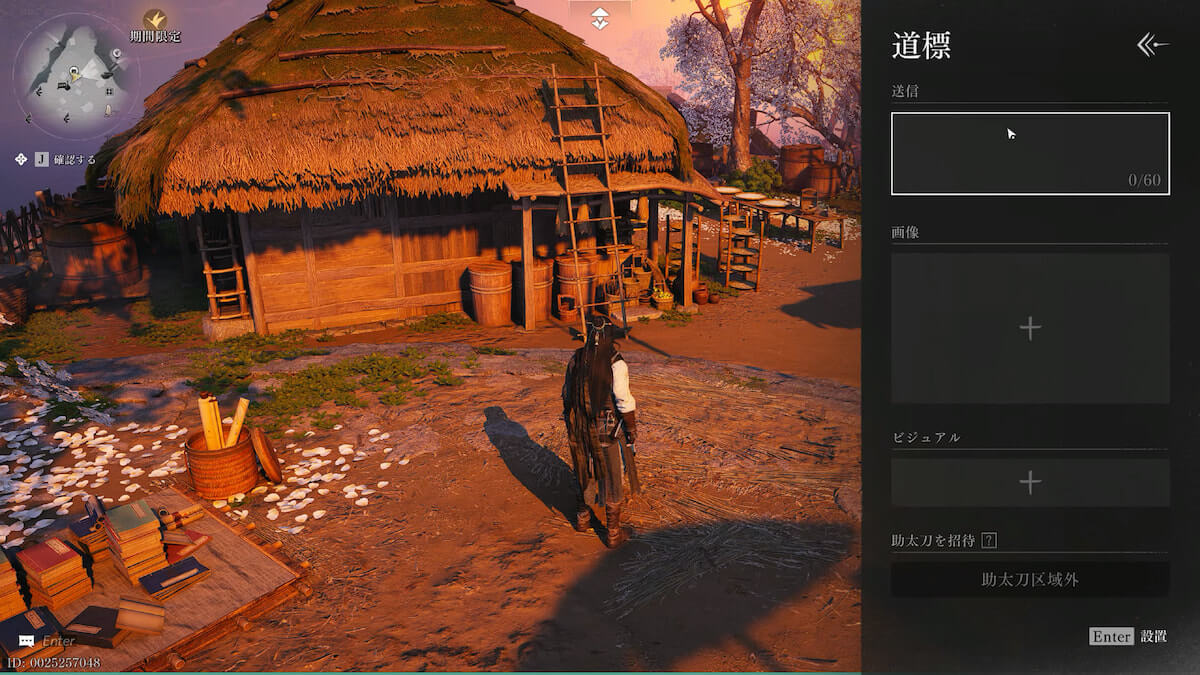Image resolution: width=1200 pixels, height=675 pixels.
Task: Open the help icon beside 助太刀を招待
Action: (x=989, y=541)
